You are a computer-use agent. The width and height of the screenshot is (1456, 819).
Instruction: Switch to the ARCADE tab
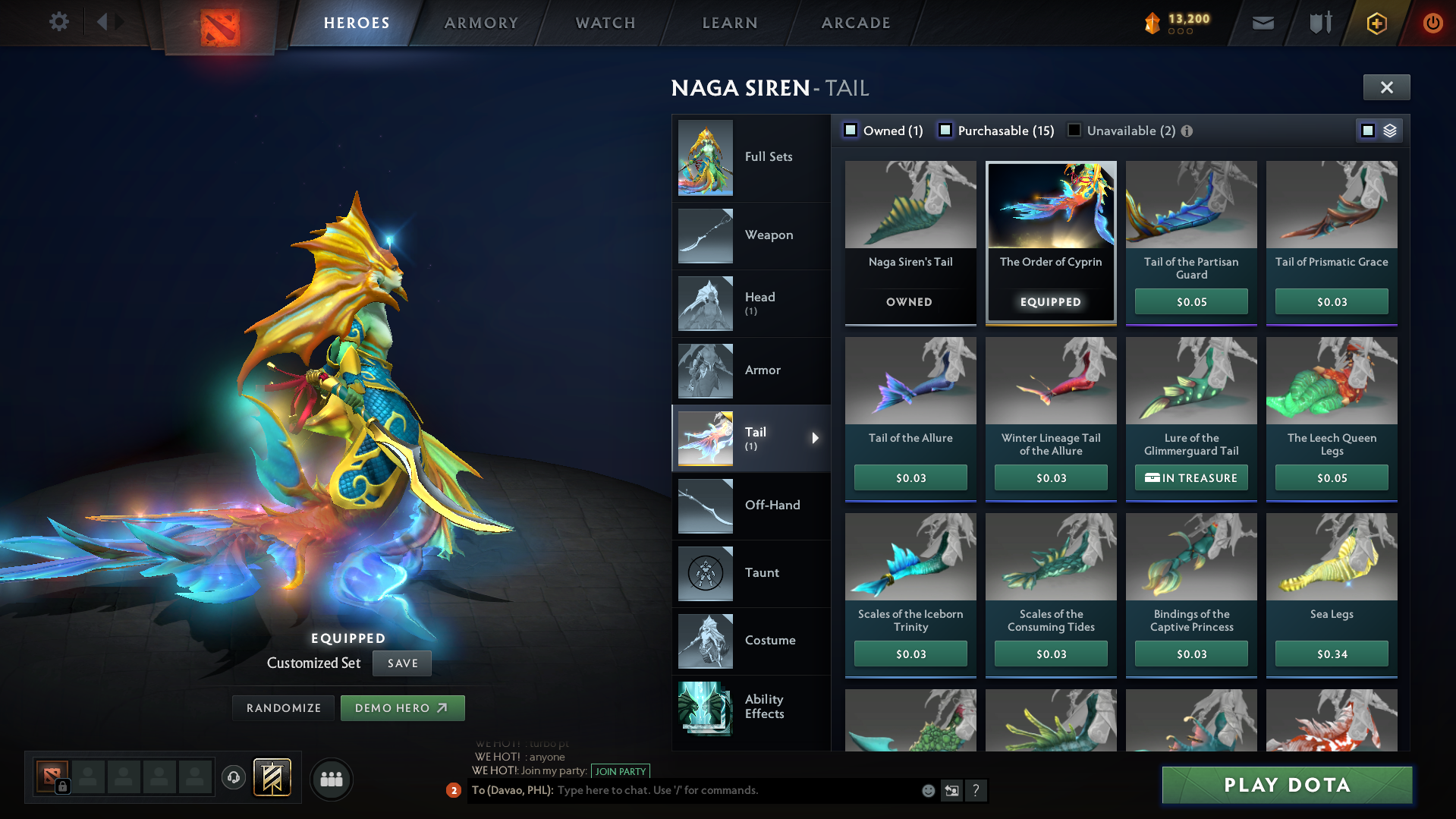pyautogui.click(x=855, y=23)
